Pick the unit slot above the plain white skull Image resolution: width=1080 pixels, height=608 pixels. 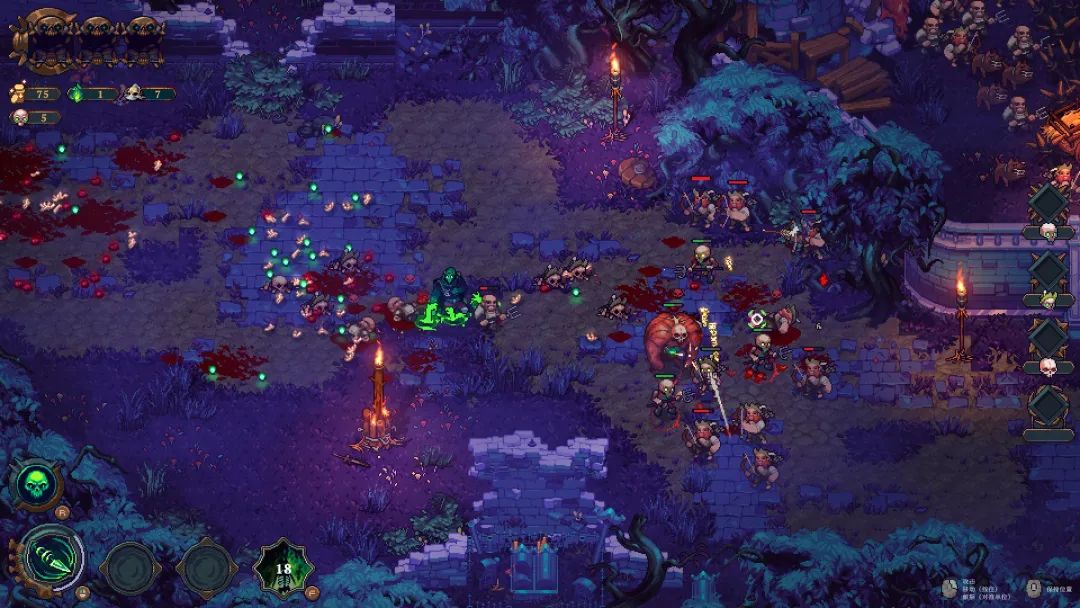[1048, 338]
